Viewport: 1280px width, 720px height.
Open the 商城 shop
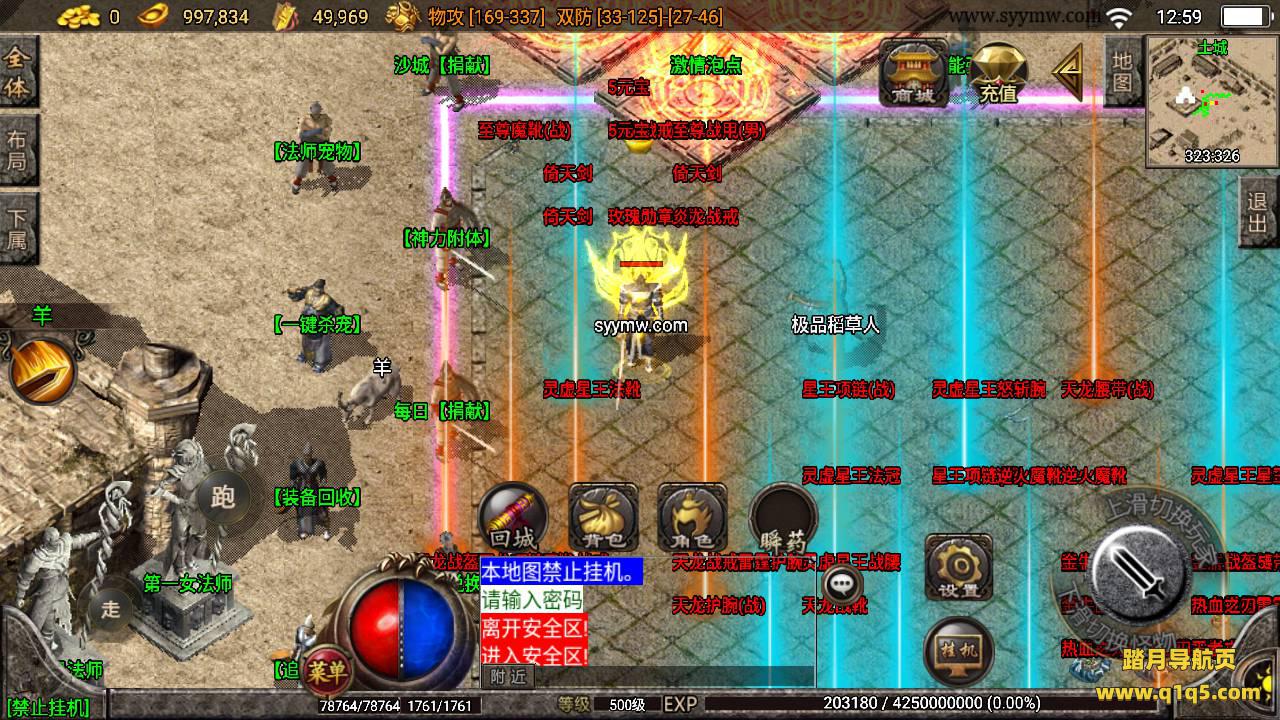point(913,73)
